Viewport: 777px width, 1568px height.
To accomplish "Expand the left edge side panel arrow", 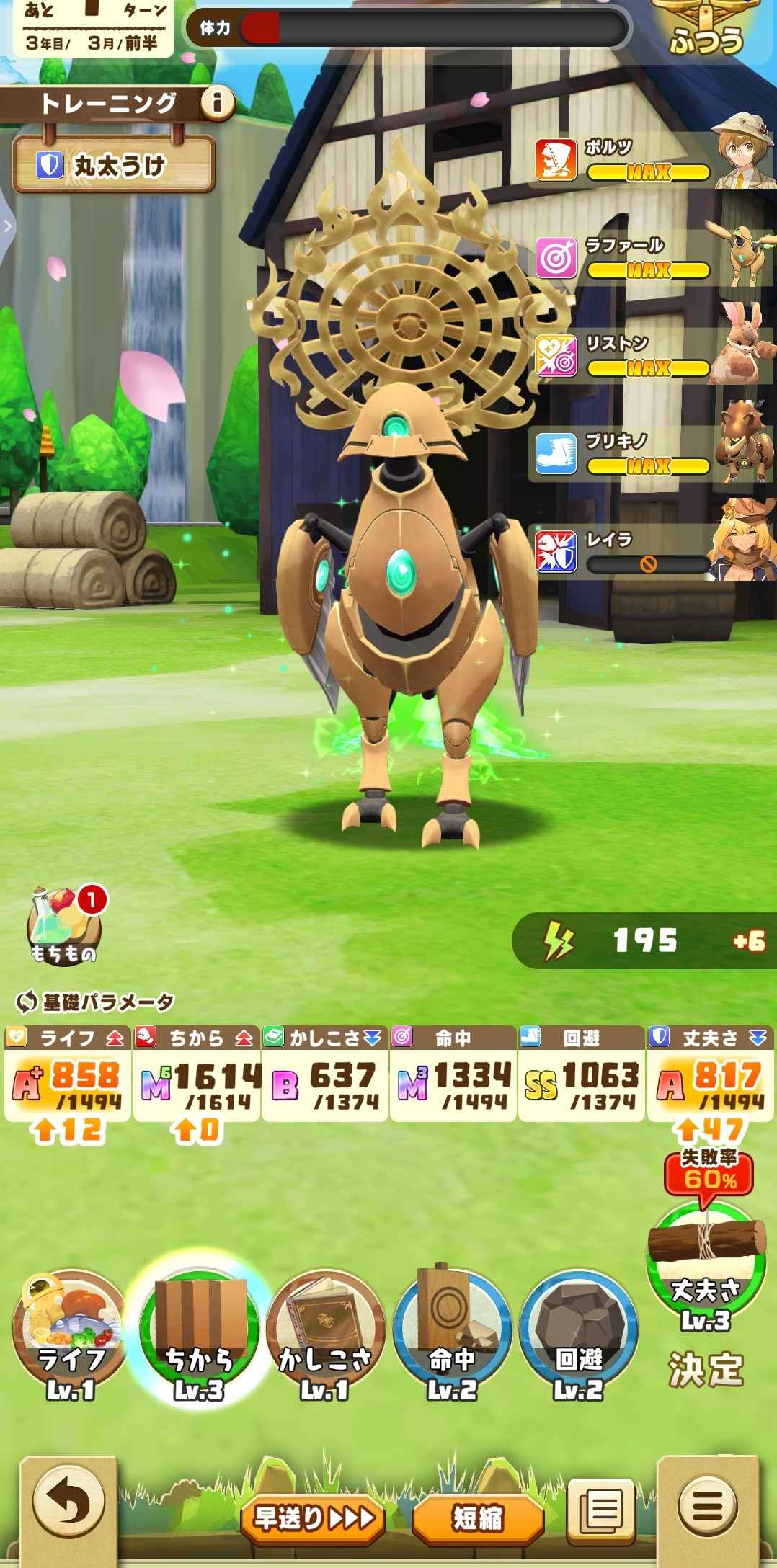I will click(7, 226).
